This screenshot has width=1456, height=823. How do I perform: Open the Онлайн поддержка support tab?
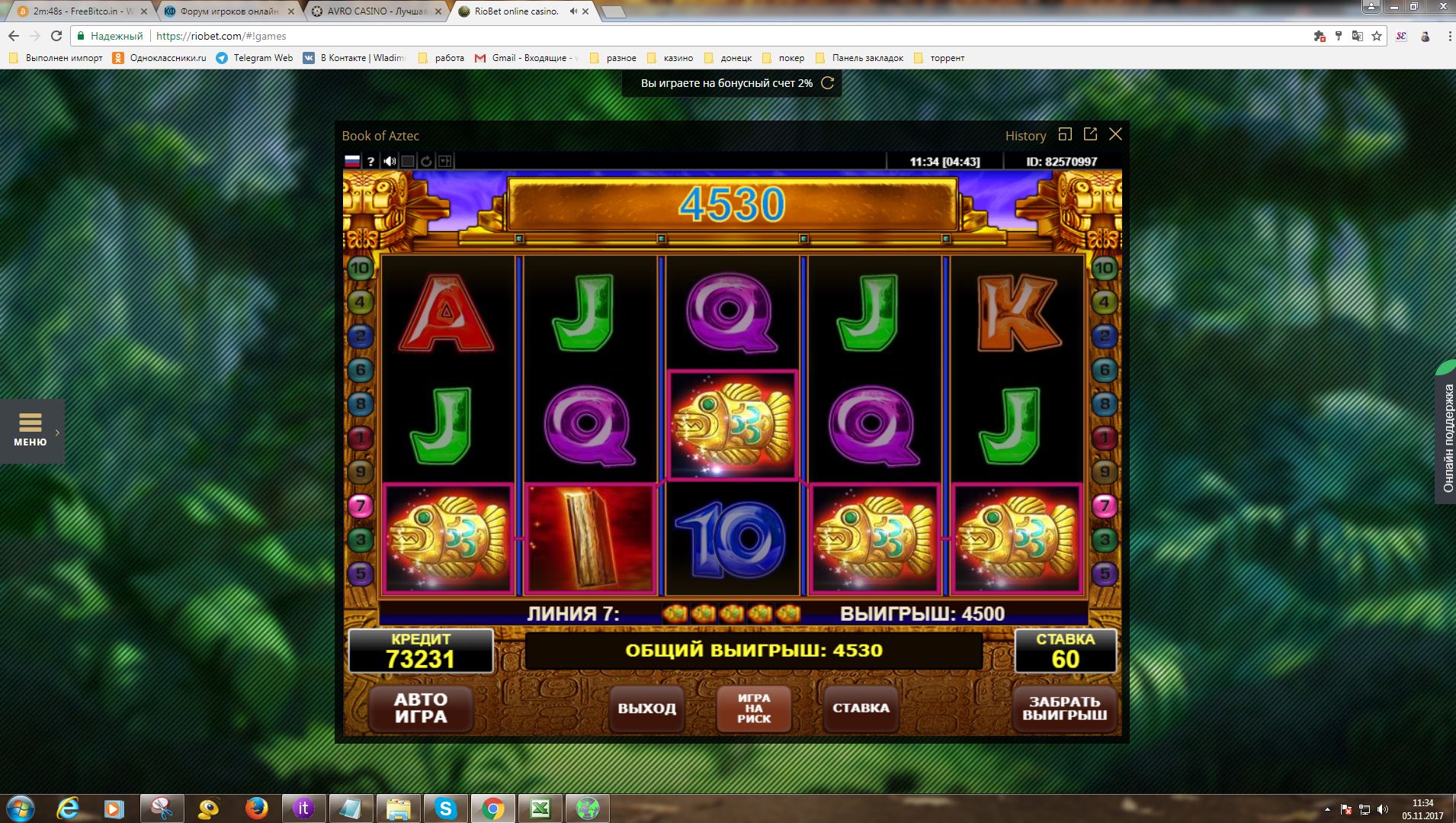coord(1448,439)
